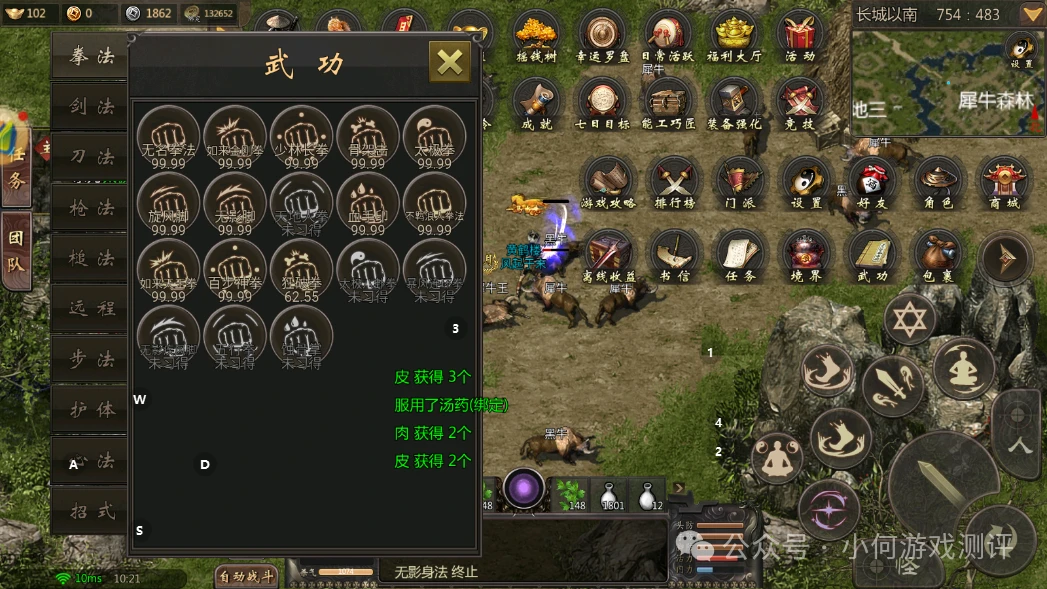The image size is (1047, 589).
Task: Toggle the 自动战斗 auto-battle button
Action: click(x=245, y=576)
